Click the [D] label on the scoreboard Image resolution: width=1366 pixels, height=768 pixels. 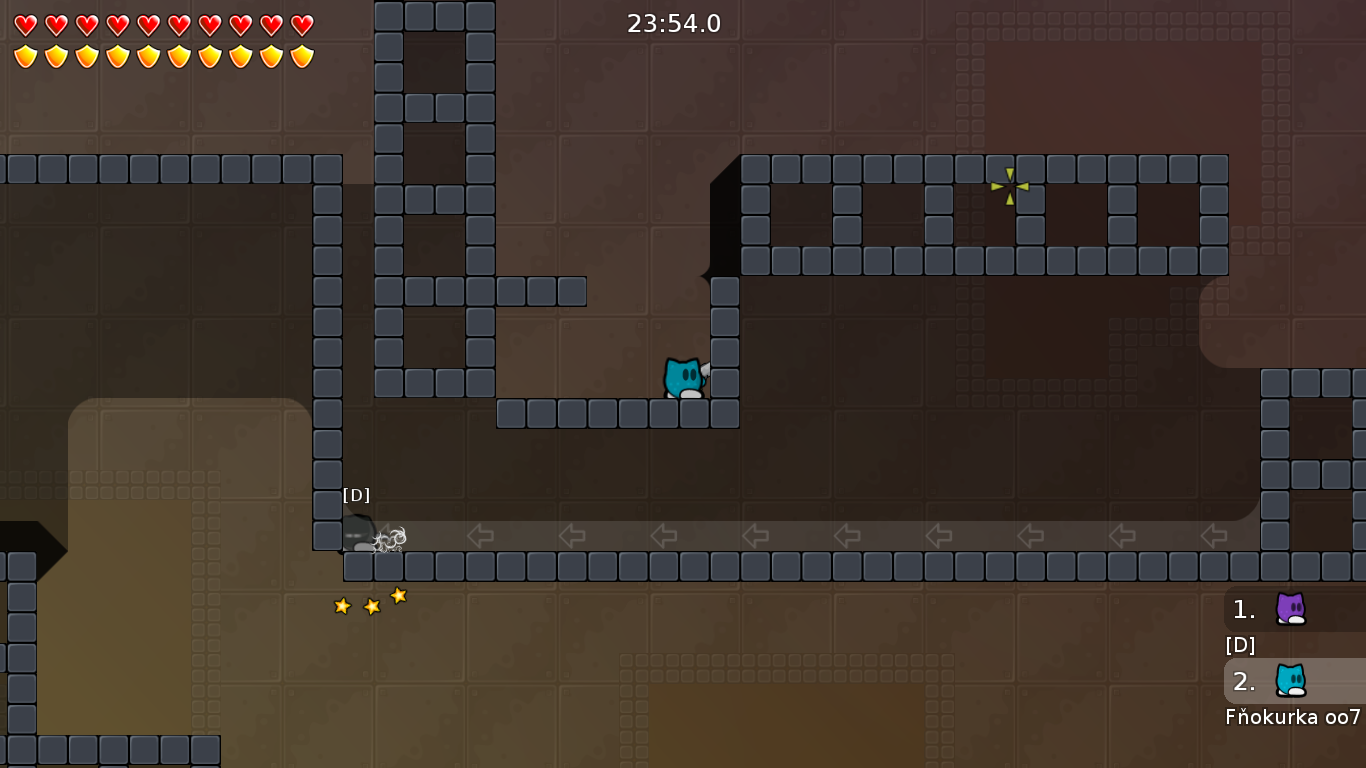(x=1240, y=645)
